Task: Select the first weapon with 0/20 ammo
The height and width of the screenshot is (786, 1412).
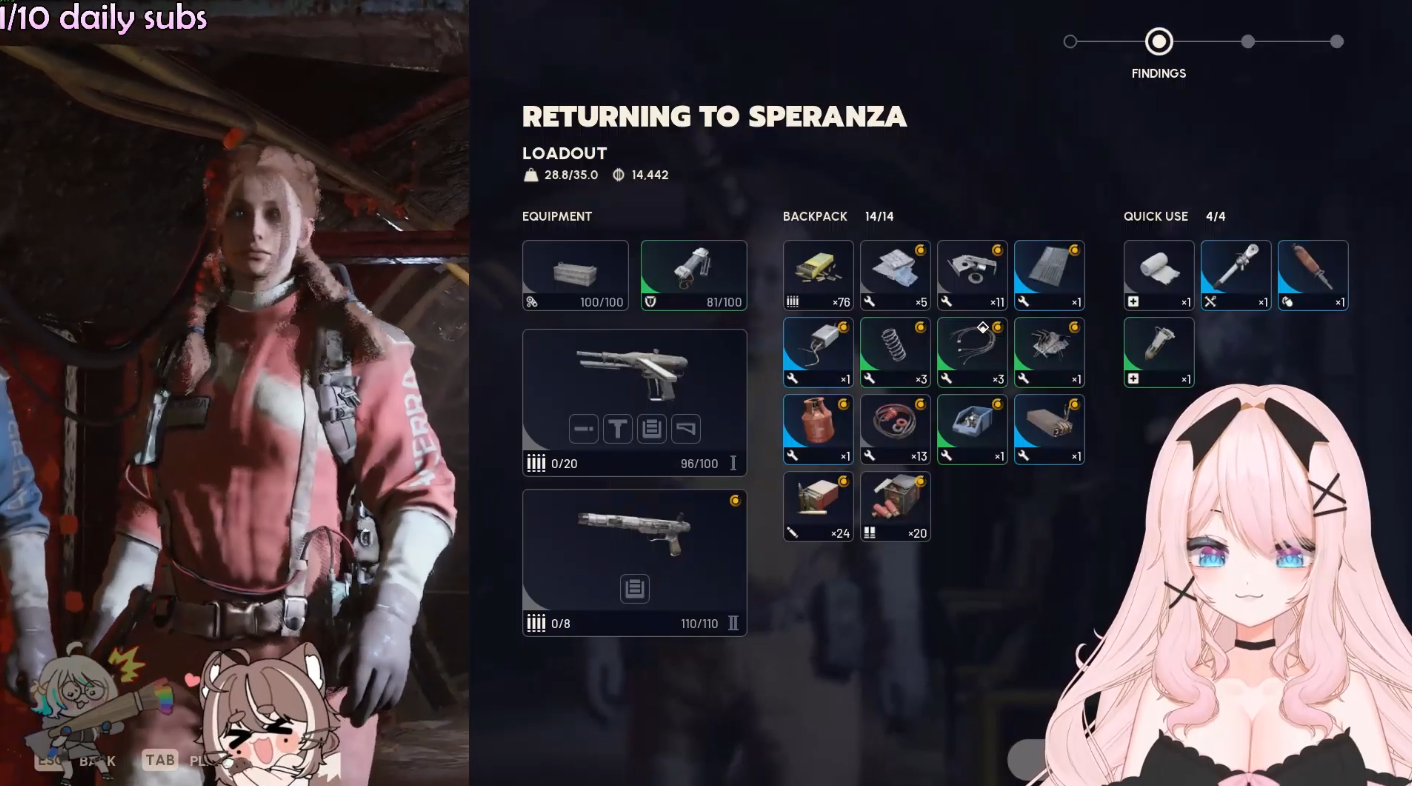Action: [634, 375]
